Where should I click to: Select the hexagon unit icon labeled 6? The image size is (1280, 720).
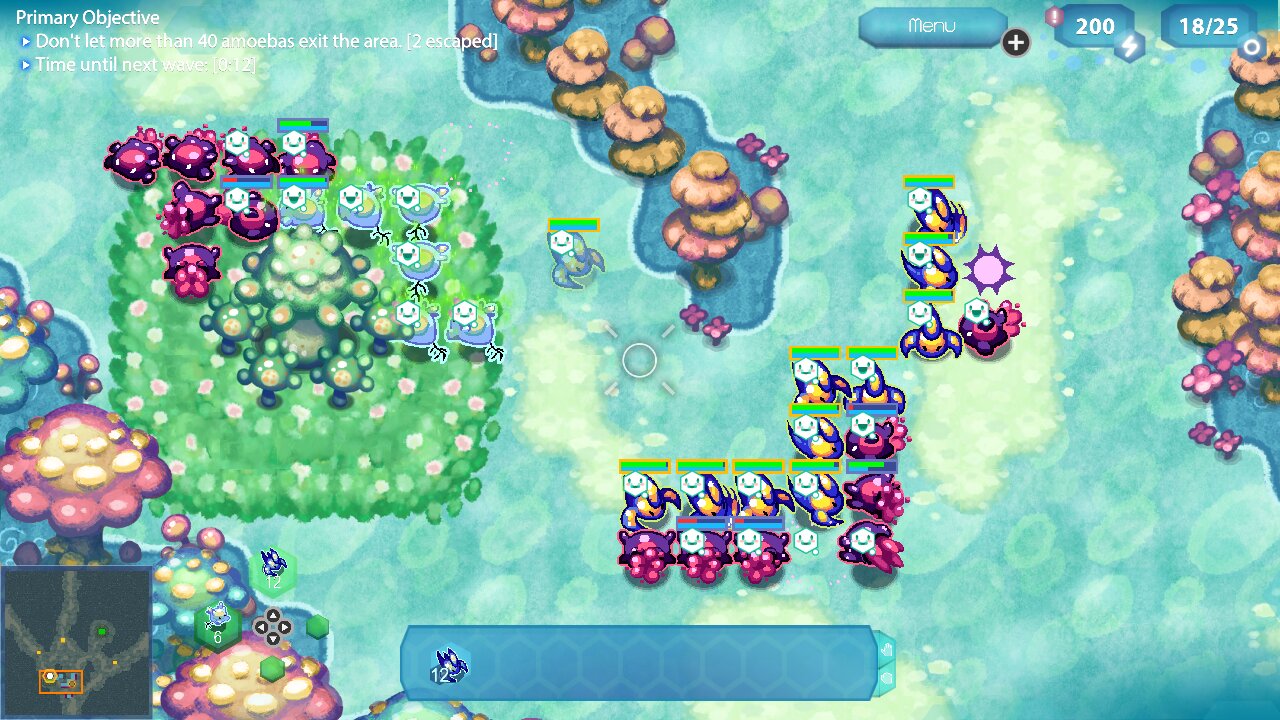click(217, 625)
